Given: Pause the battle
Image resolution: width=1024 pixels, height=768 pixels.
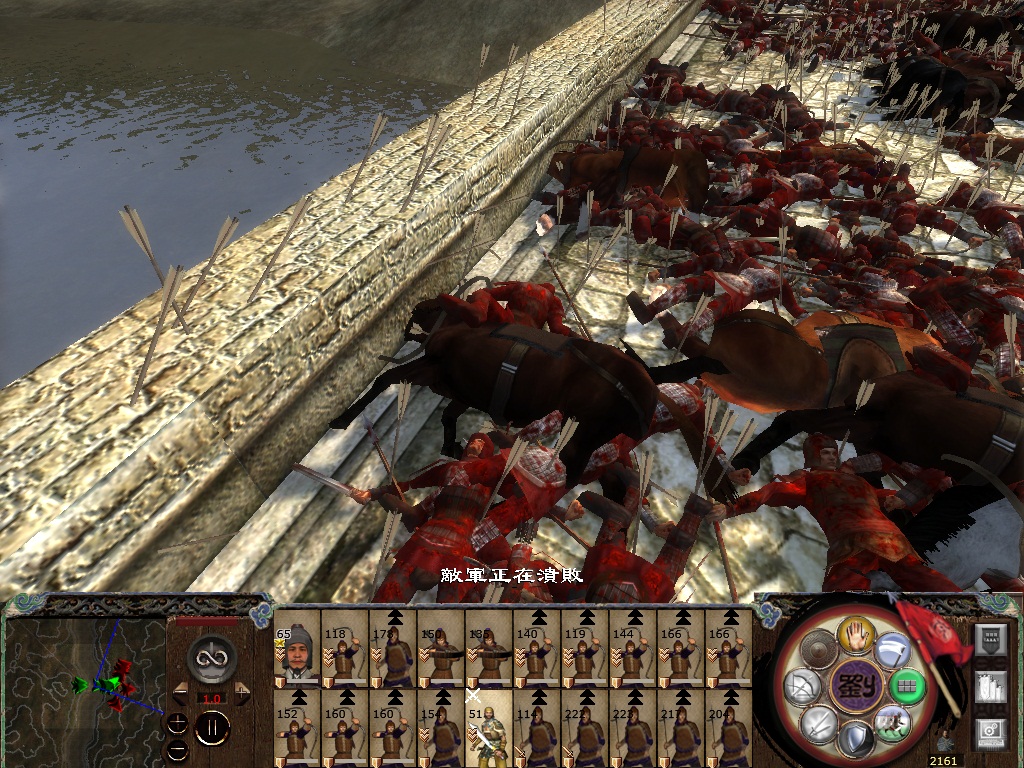Looking at the screenshot, I should (x=211, y=728).
